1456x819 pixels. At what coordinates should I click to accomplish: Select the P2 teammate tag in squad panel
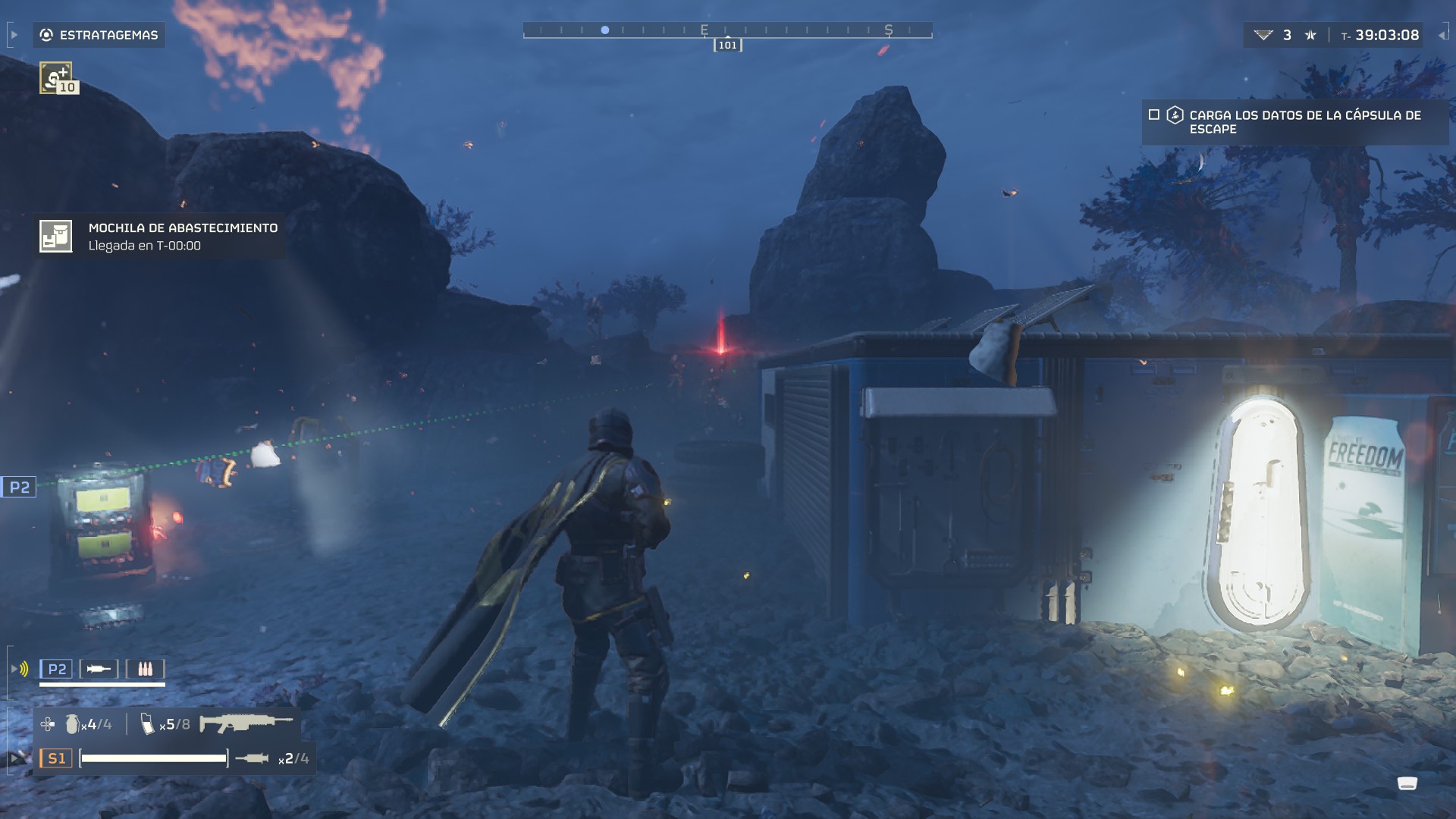tap(57, 669)
